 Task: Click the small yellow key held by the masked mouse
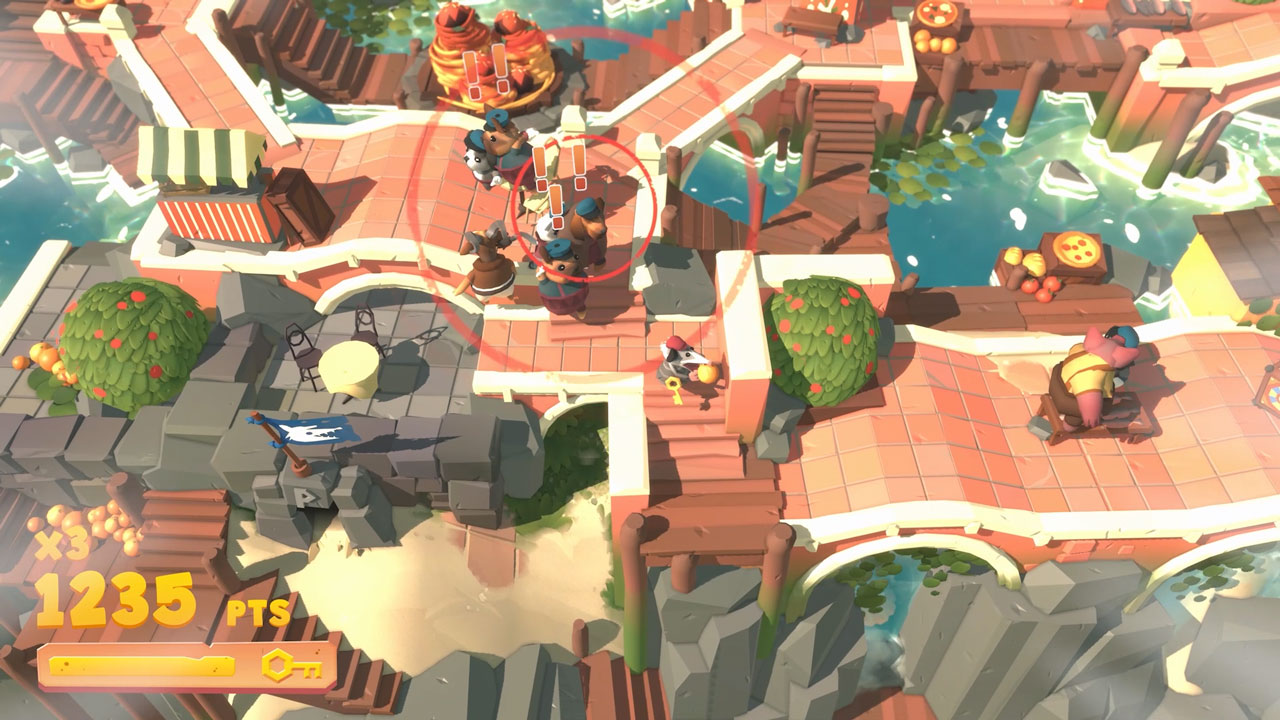click(673, 388)
